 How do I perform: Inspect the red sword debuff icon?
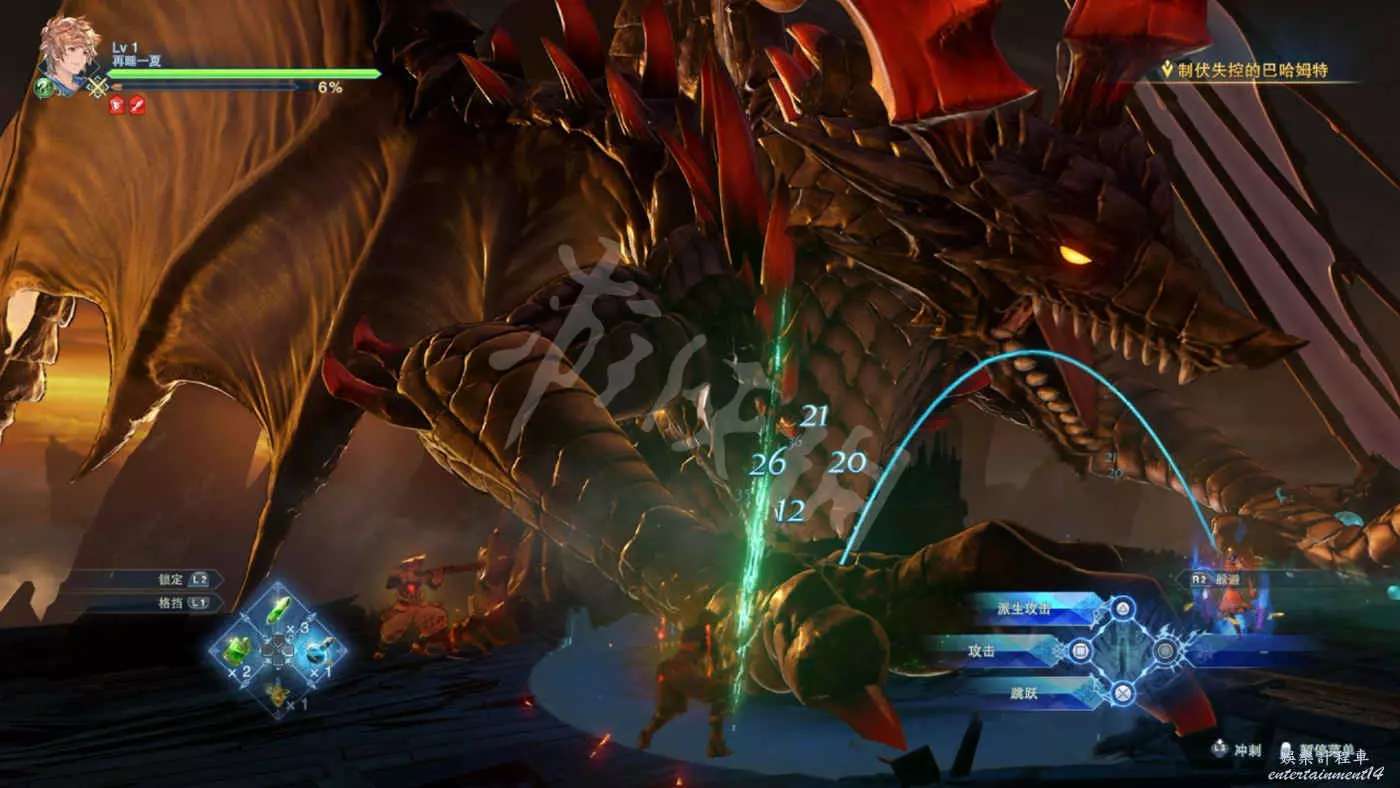coord(137,105)
